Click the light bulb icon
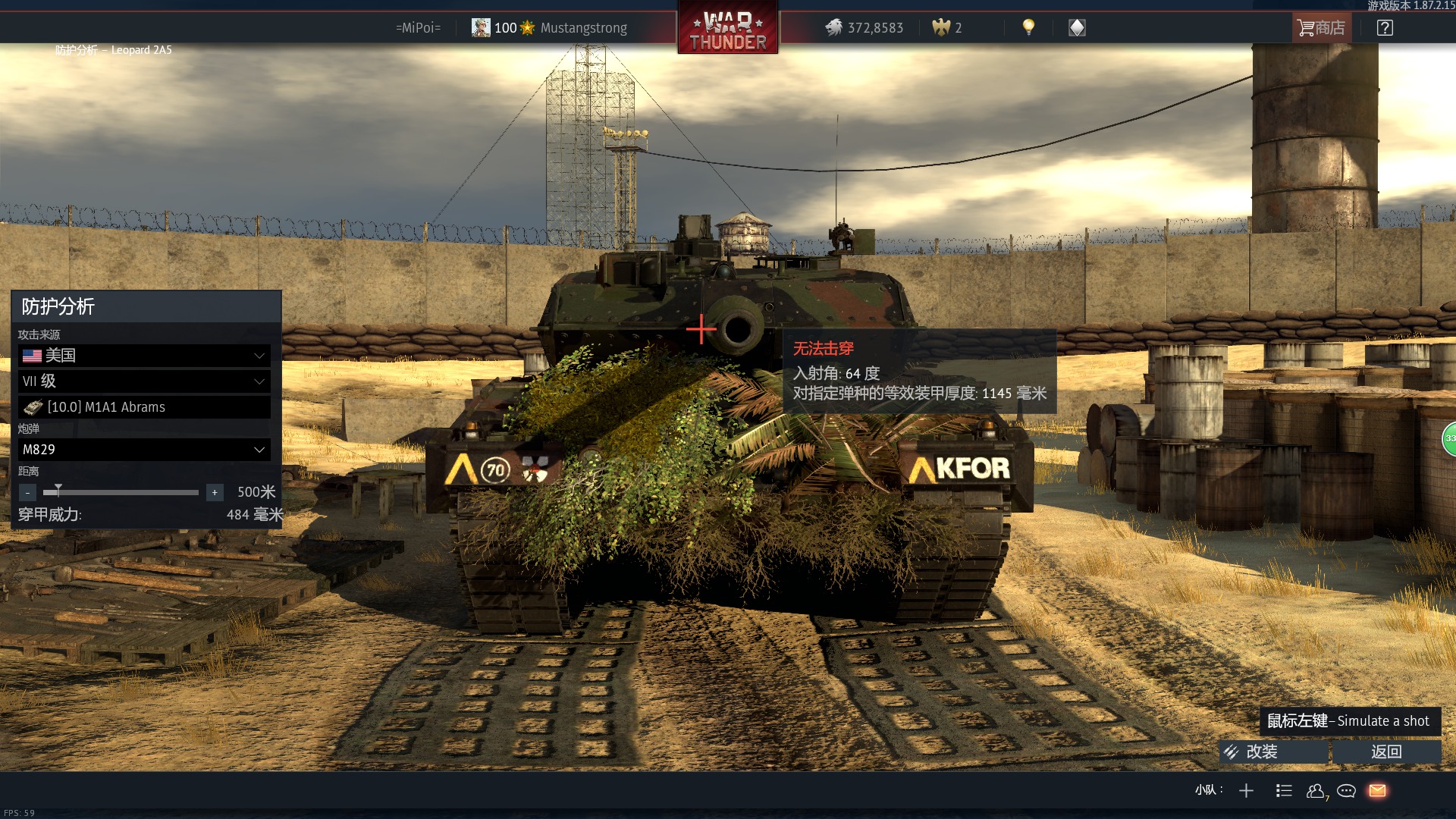The height and width of the screenshot is (819, 1456). point(1028,27)
